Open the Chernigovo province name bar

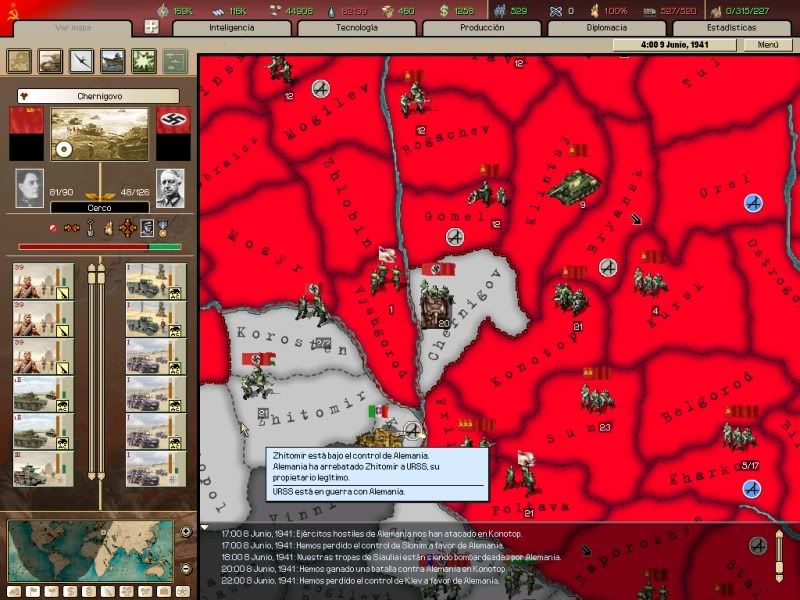99,96
